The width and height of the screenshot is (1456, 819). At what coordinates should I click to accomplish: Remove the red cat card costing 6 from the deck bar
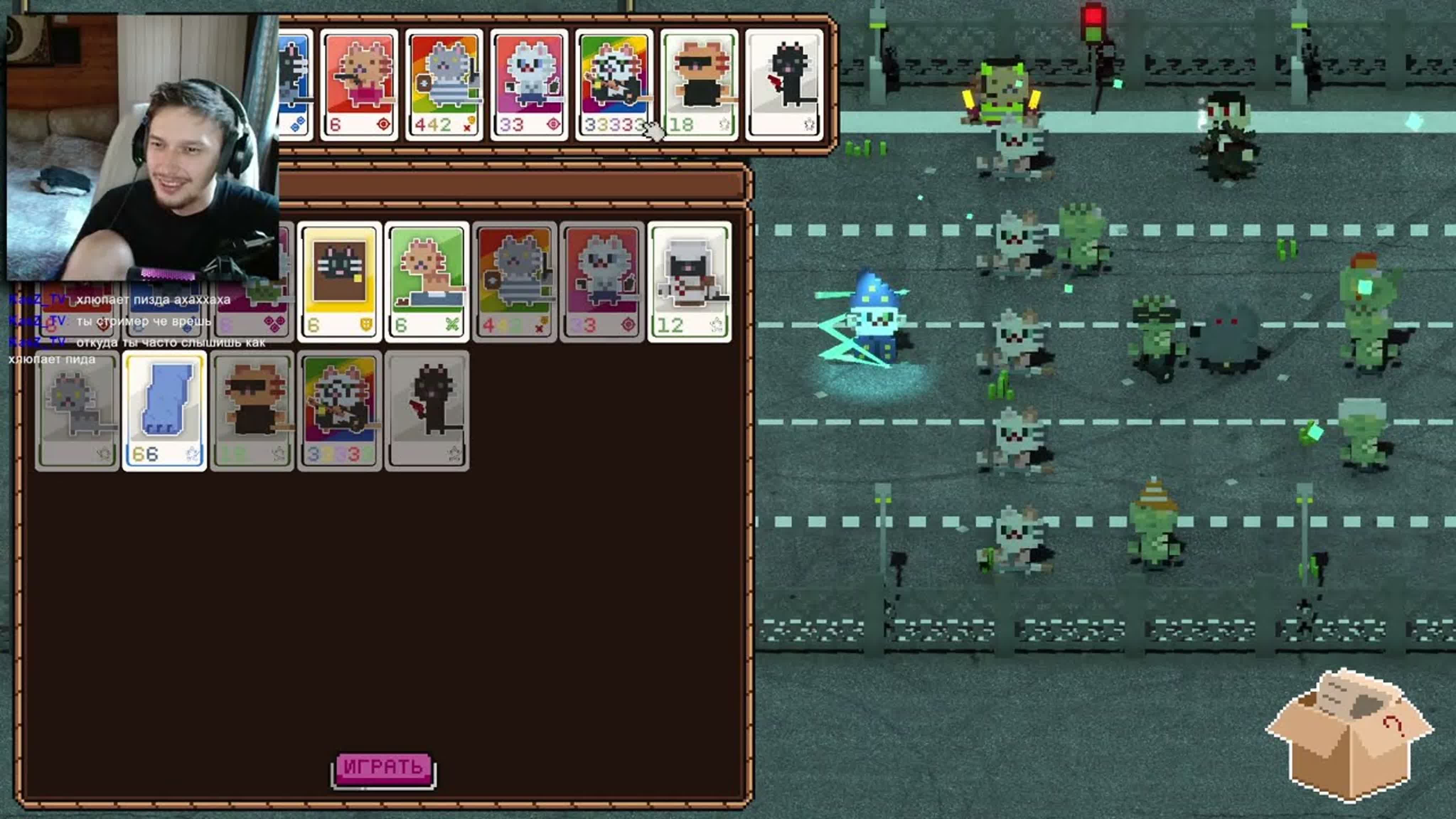(x=359, y=84)
